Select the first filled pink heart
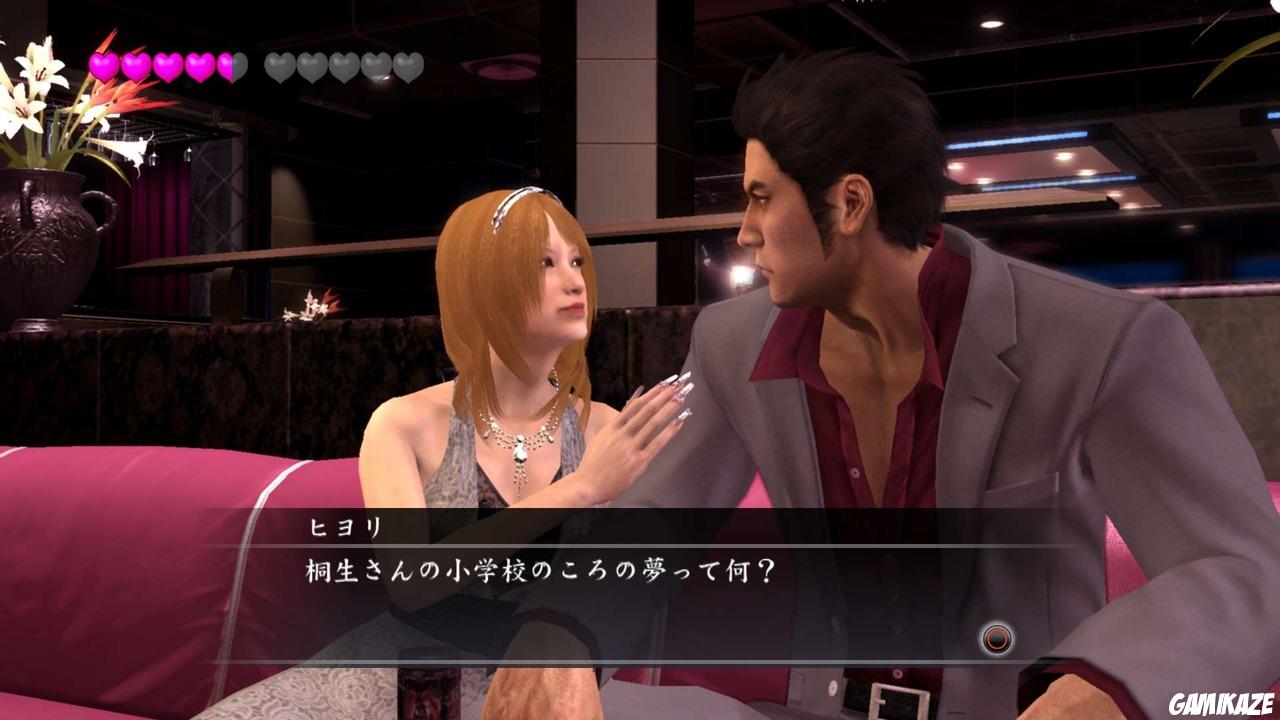 [102, 65]
